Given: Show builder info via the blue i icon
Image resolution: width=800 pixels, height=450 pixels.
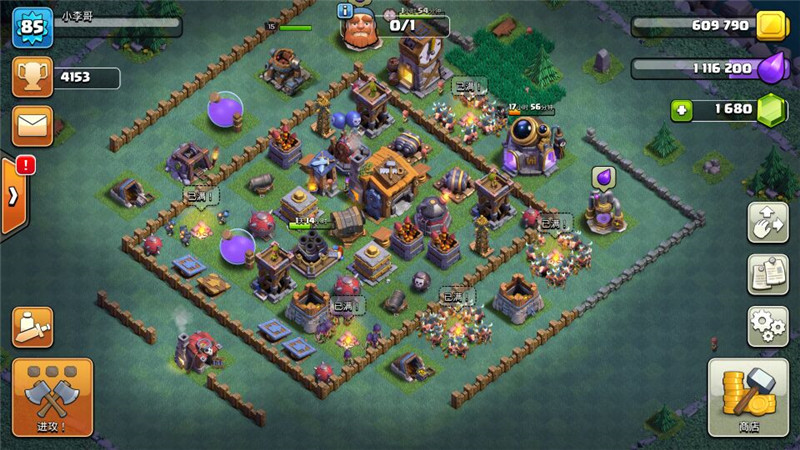Looking at the screenshot, I should point(346,10).
